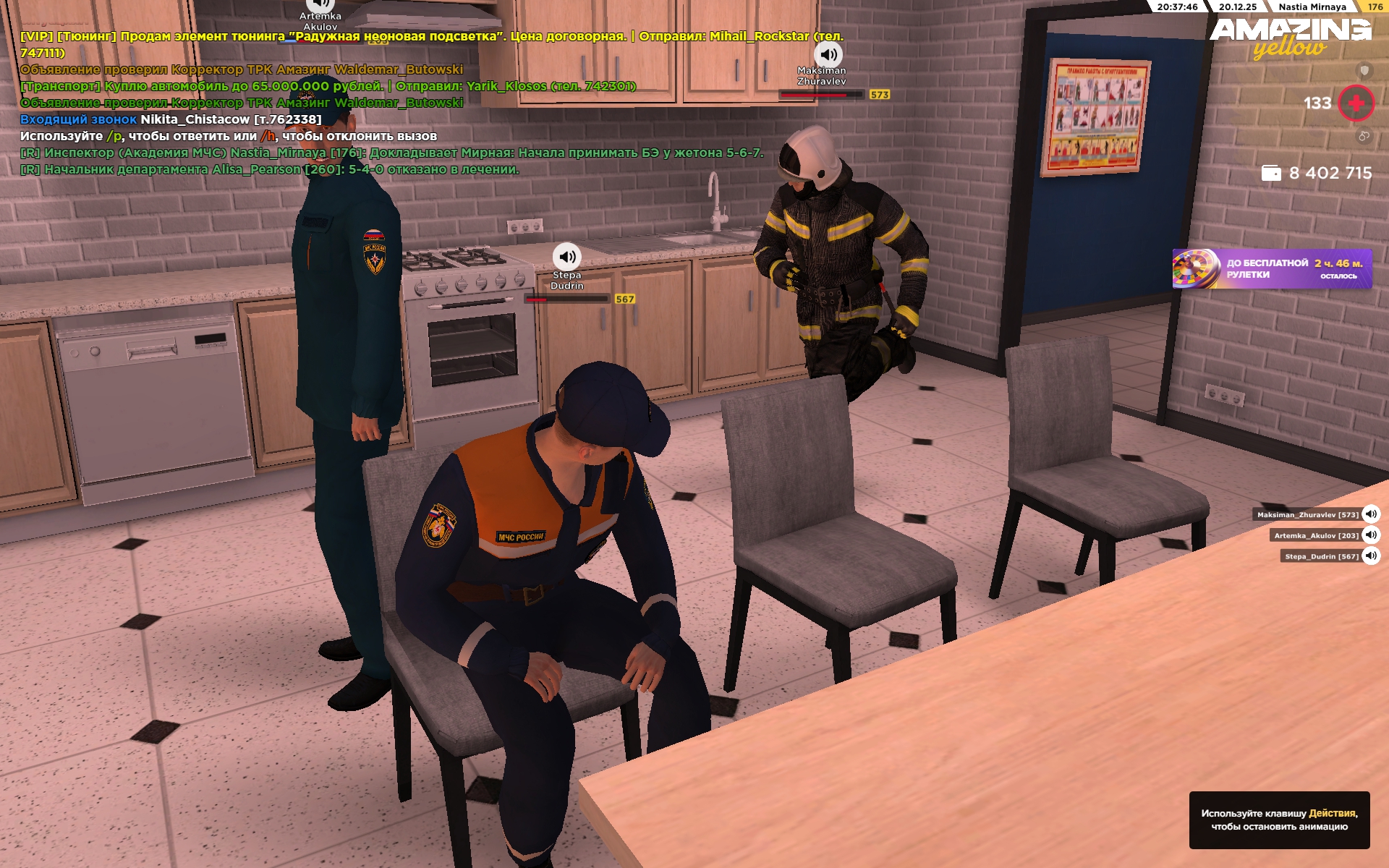This screenshot has width=1389, height=868.
Task: Click the wallet money icon
Action: tap(1271, 173)
